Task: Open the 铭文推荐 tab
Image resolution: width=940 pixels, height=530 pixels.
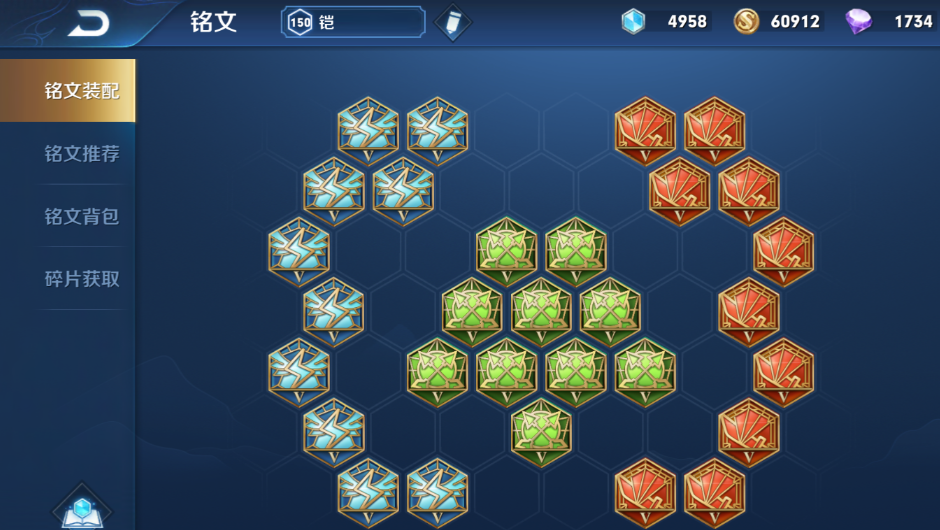Action: (82, 154)
